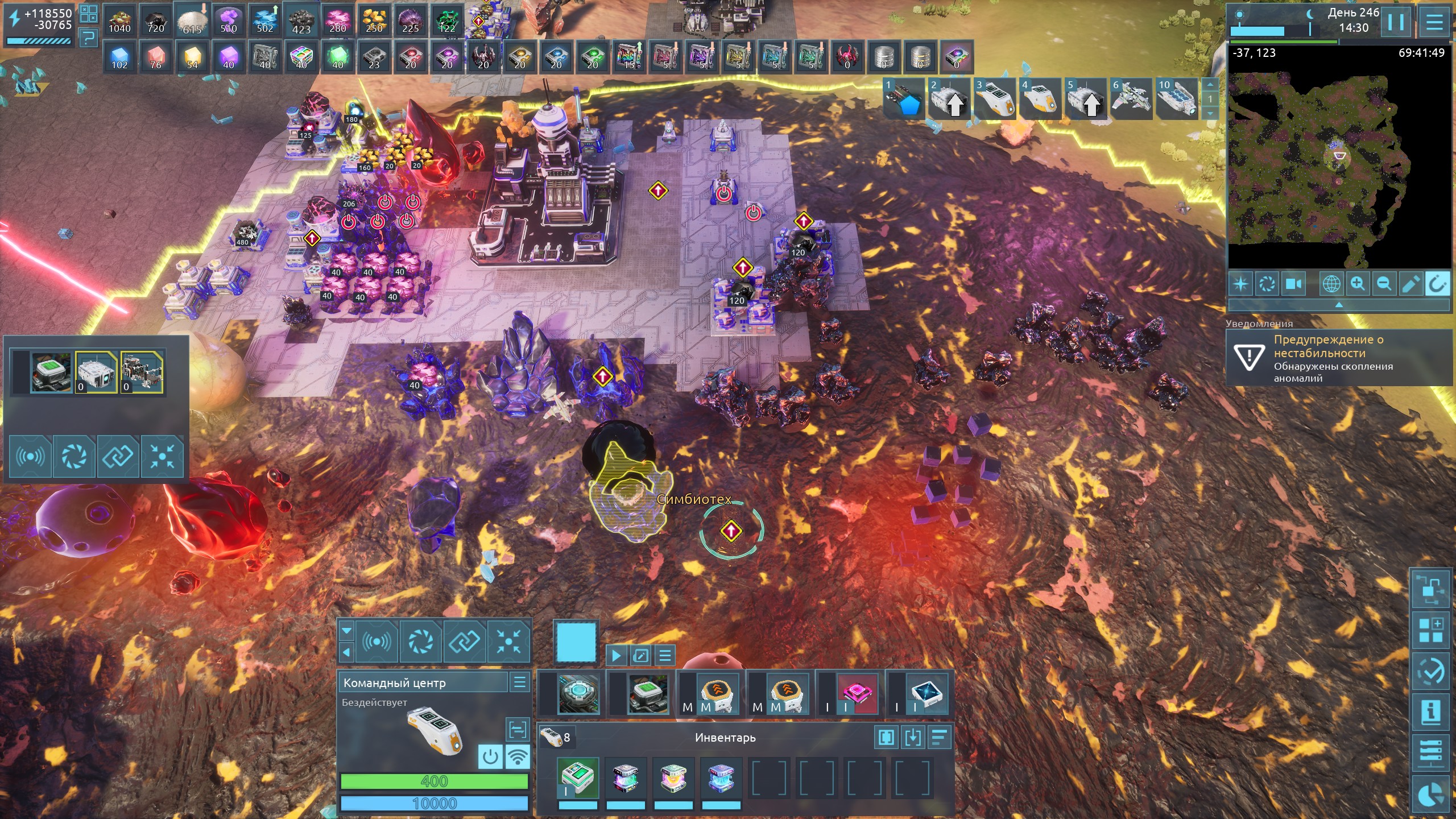This screenshot has width=1456, height=819.
Task: Select unit group 6 spaceship
Action: (1131, 99)
